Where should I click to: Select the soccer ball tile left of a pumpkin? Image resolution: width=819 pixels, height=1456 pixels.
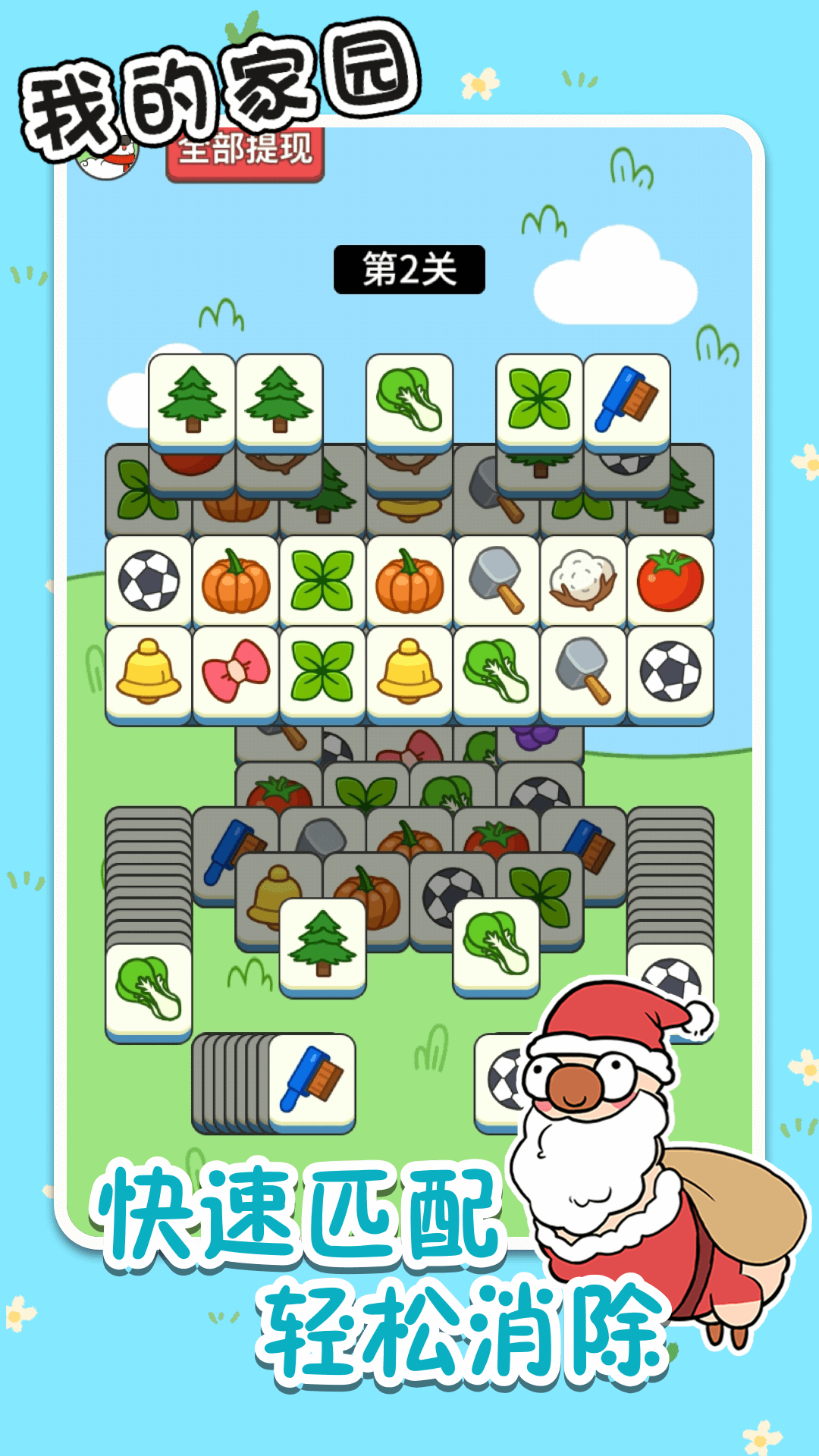(x=149, y=580)
